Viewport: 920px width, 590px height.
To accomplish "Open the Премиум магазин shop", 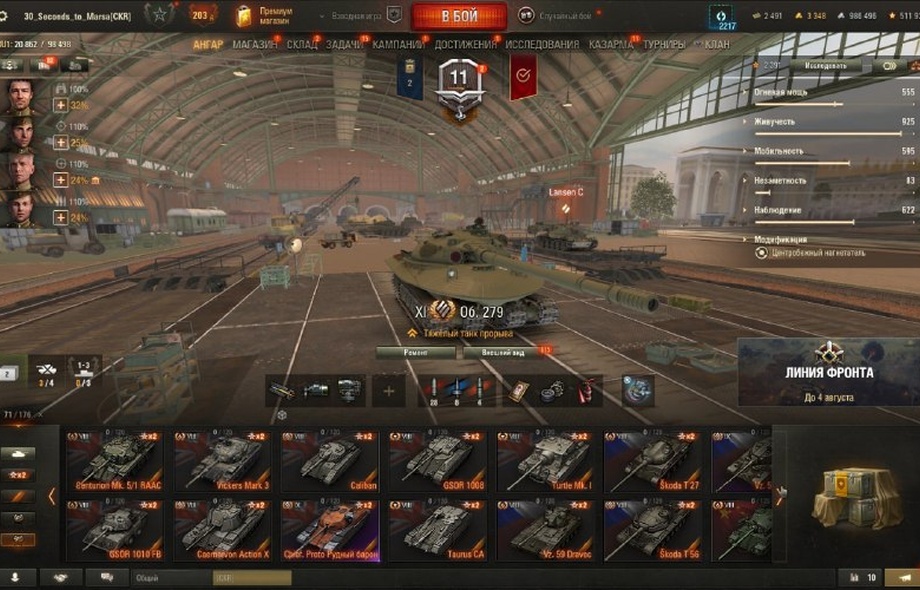I will click(267, 15).
